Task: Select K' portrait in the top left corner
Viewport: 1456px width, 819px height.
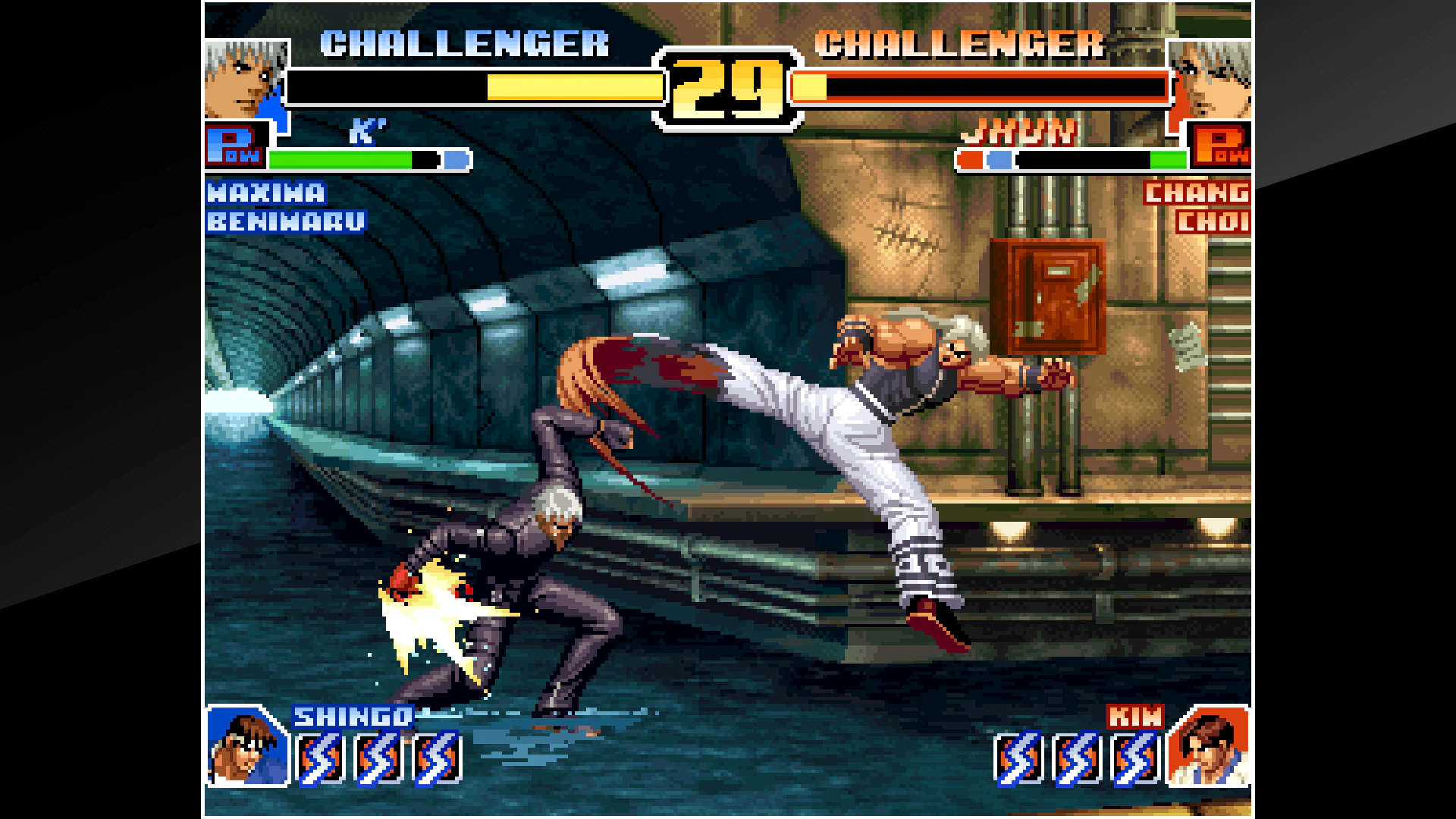Action: click(244, 80)
